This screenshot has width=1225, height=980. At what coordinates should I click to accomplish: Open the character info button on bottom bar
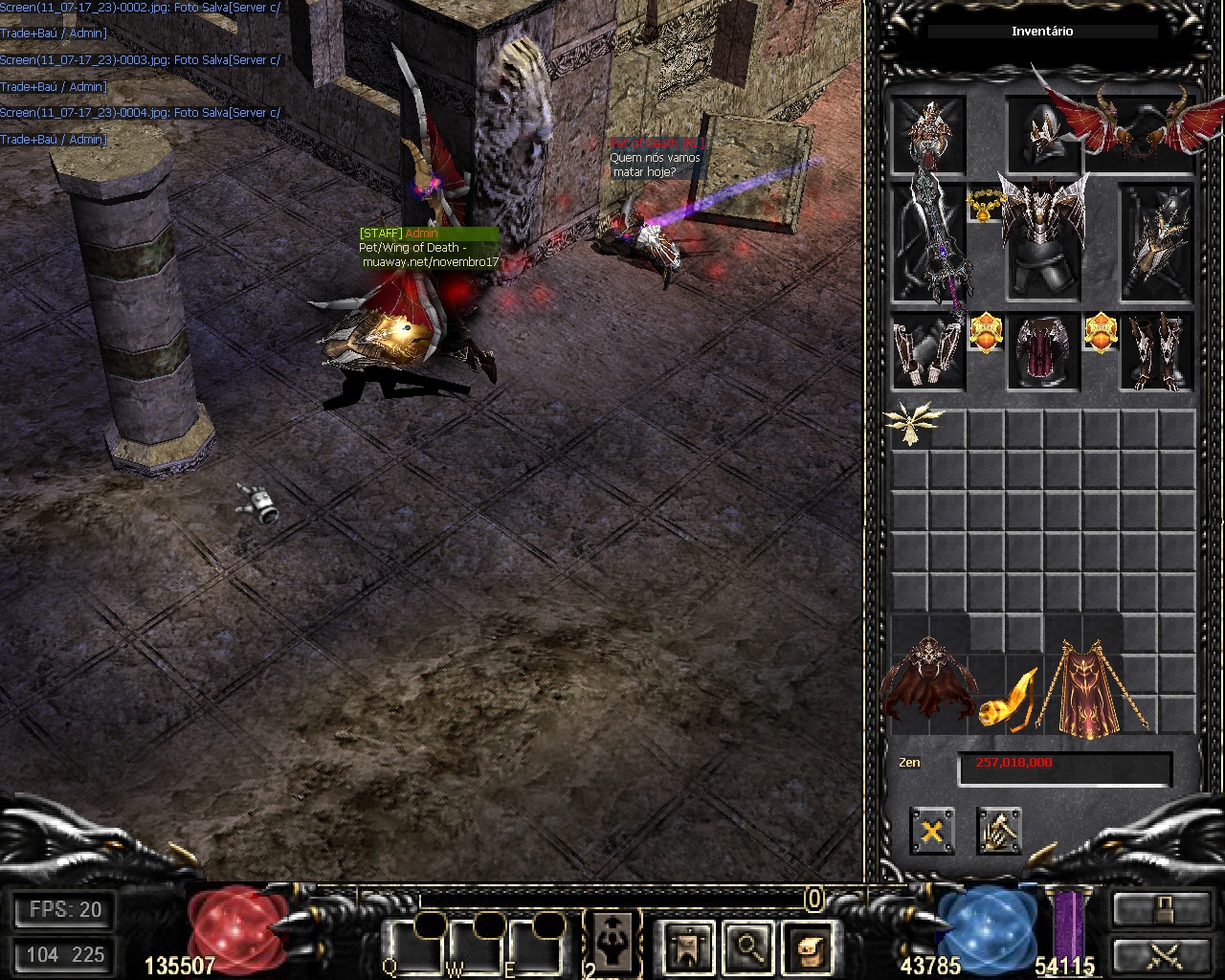(687, 947)
